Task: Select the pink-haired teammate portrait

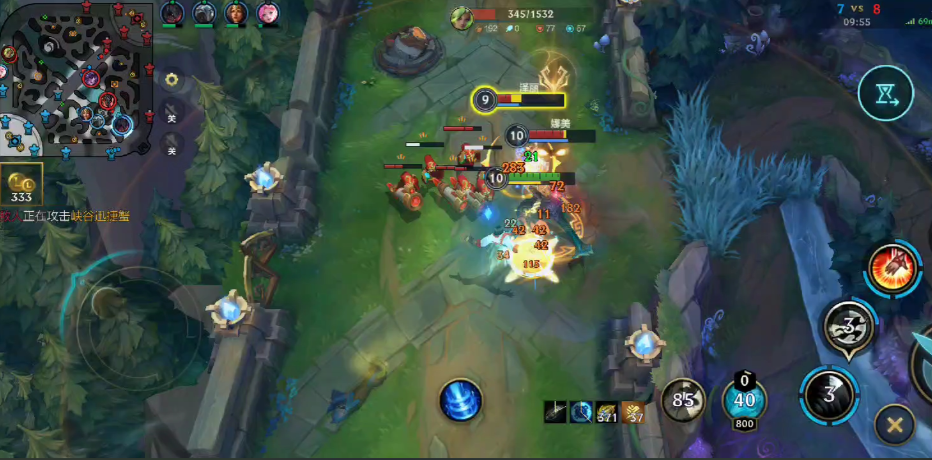Action: [268, 13]
